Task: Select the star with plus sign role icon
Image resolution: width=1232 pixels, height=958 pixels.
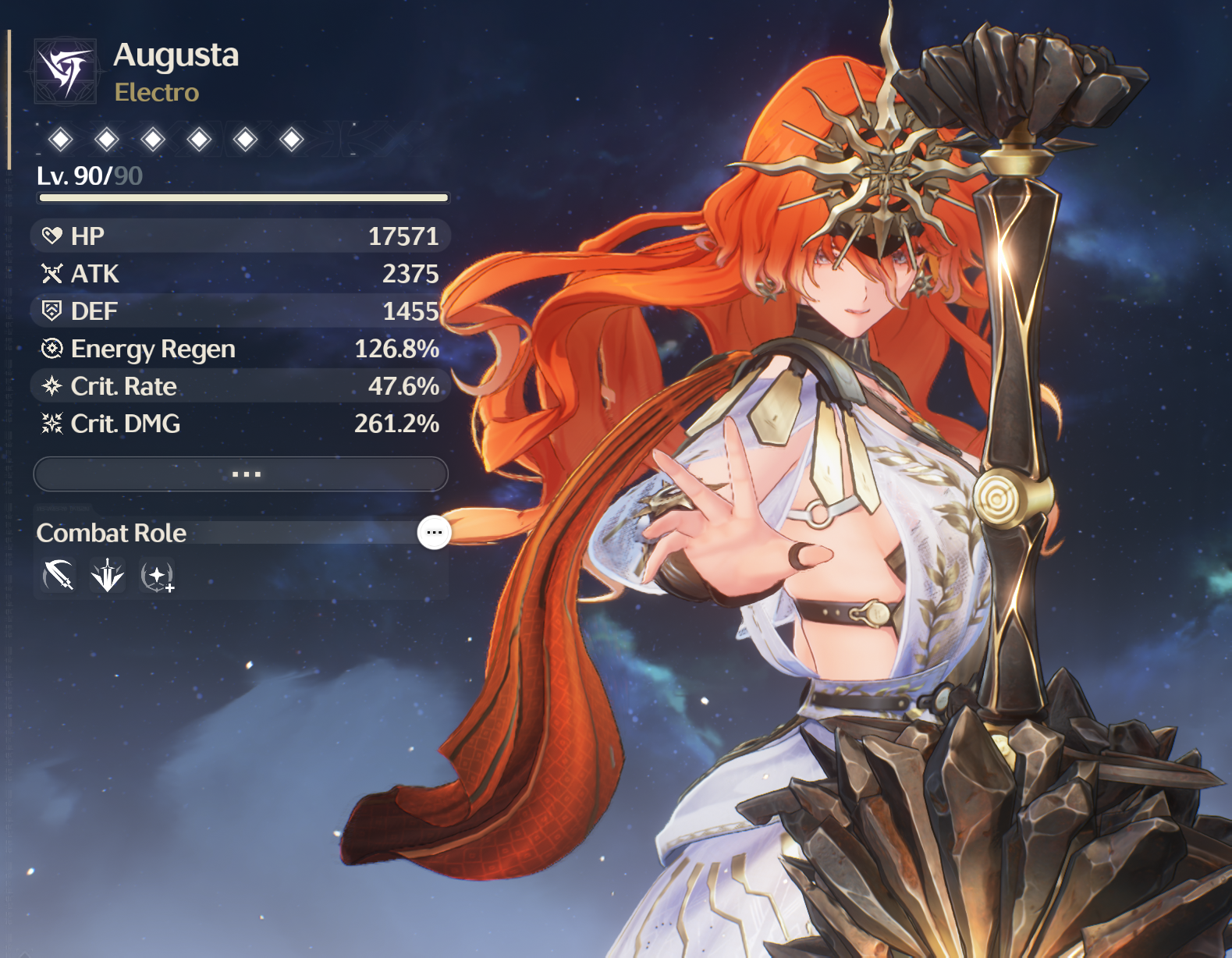Action: 158,577
